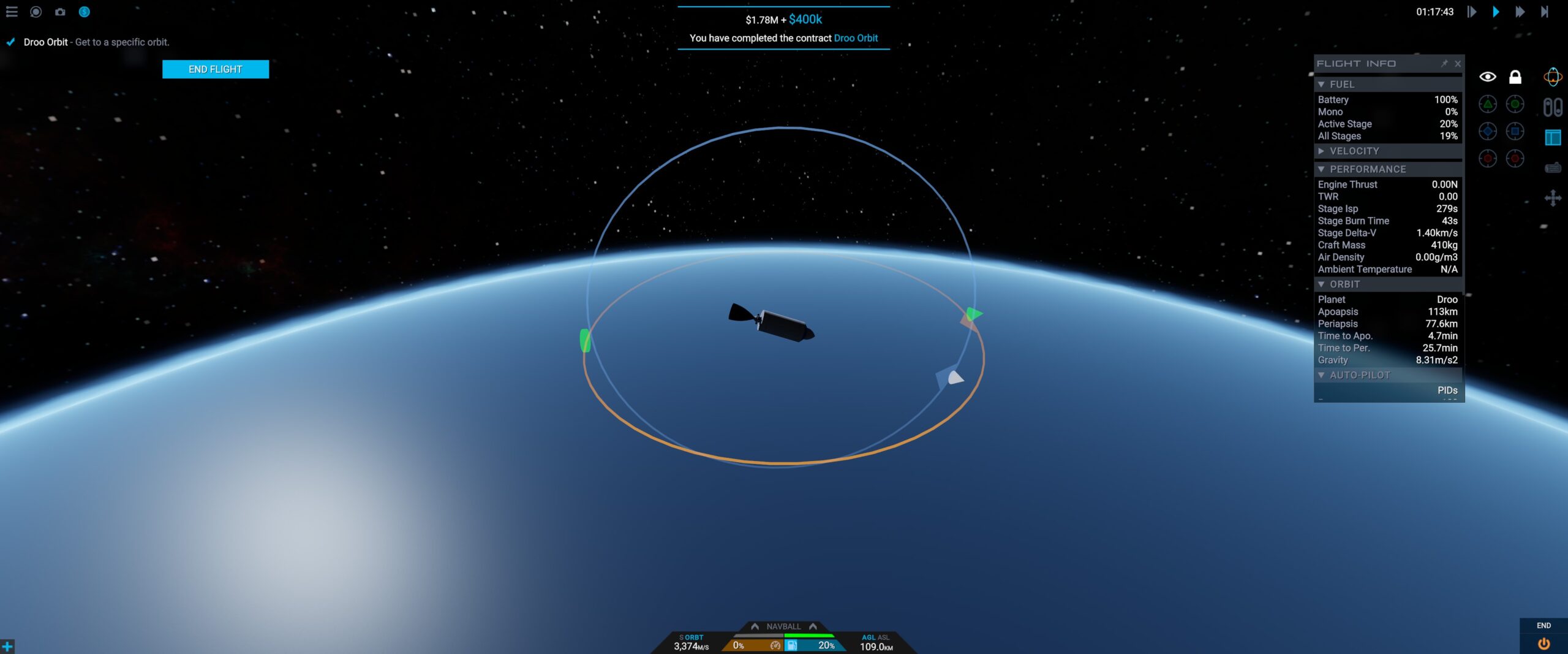This screenshot has width=1568, height=654.
Task: Toggle the eye visibility icon
Action: [x=1488, y=77]
